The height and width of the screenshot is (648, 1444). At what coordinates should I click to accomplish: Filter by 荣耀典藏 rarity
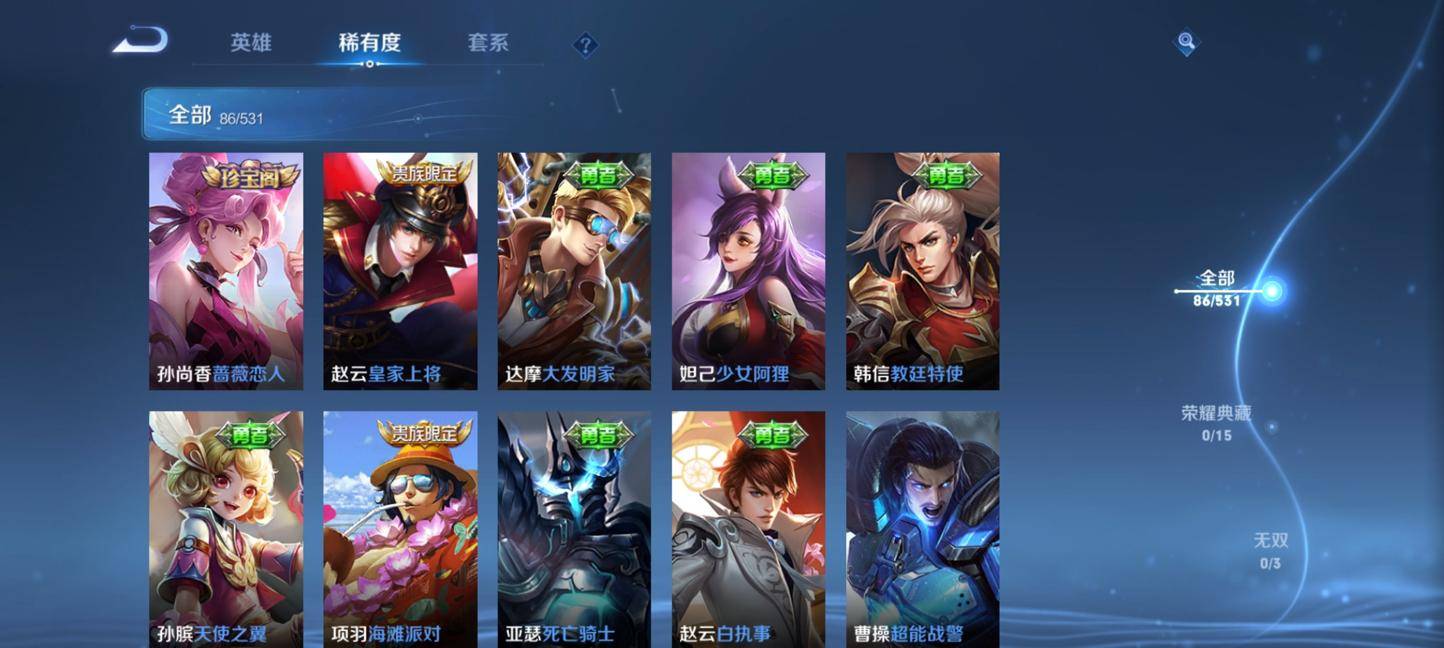pyautogui.click(x=1216, y=422)
